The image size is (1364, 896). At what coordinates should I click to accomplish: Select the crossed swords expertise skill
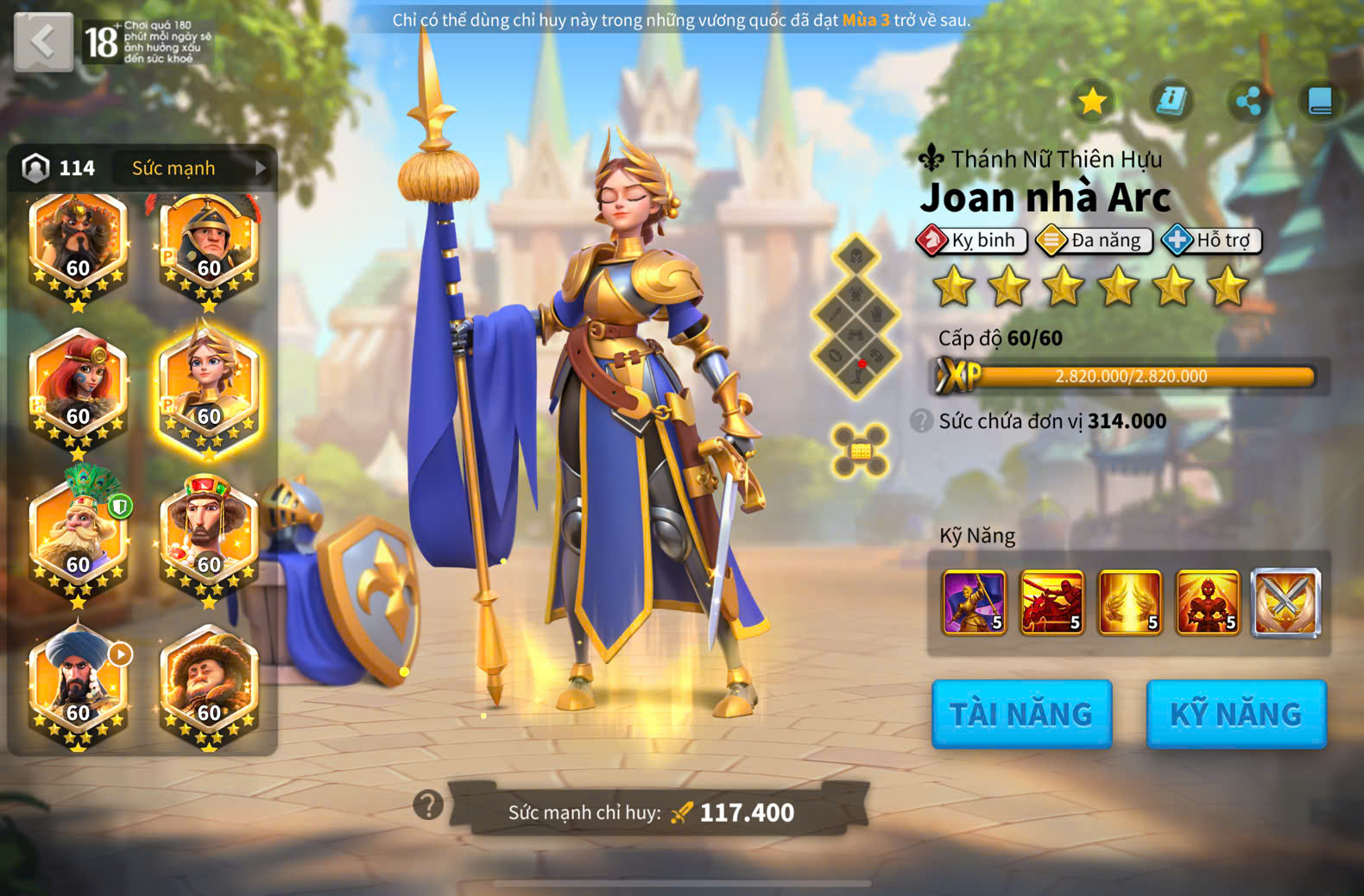[x=1285, y=602]
